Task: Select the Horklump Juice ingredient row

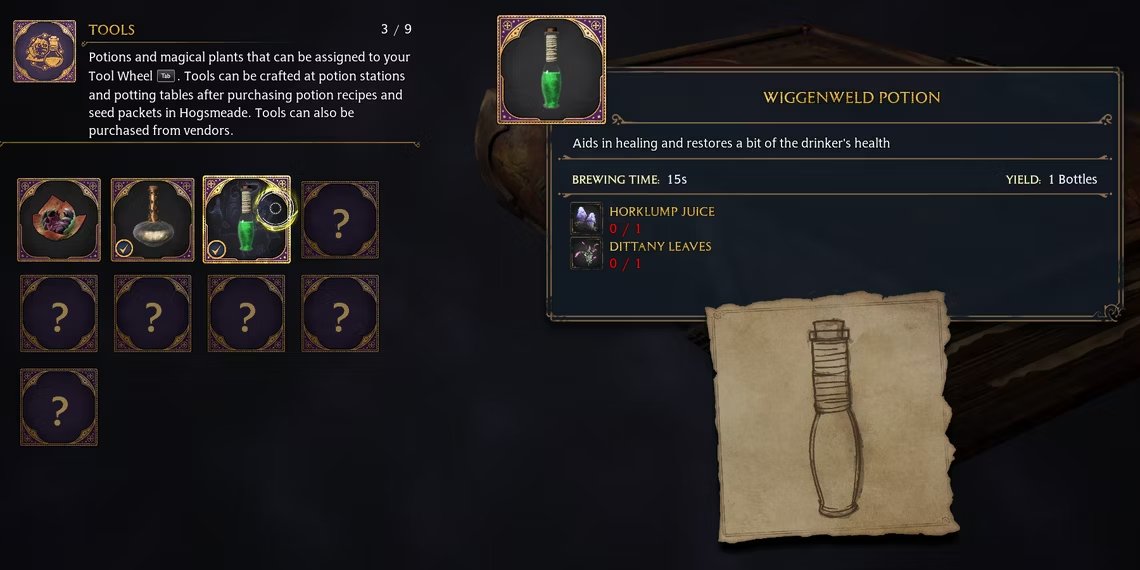Action: [x=643, y=220]
